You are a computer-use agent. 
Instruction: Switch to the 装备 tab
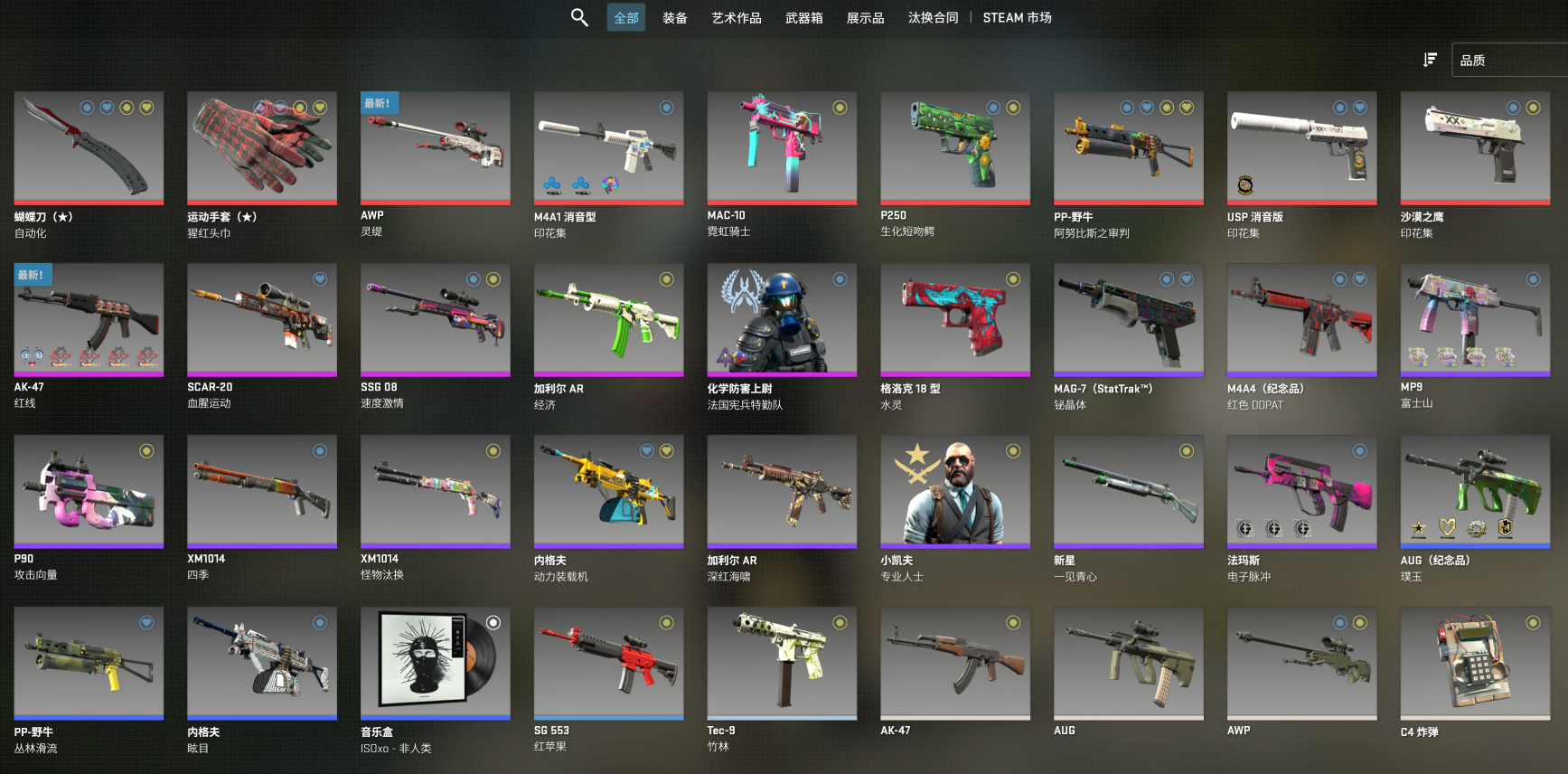click(x=675, y=18)
